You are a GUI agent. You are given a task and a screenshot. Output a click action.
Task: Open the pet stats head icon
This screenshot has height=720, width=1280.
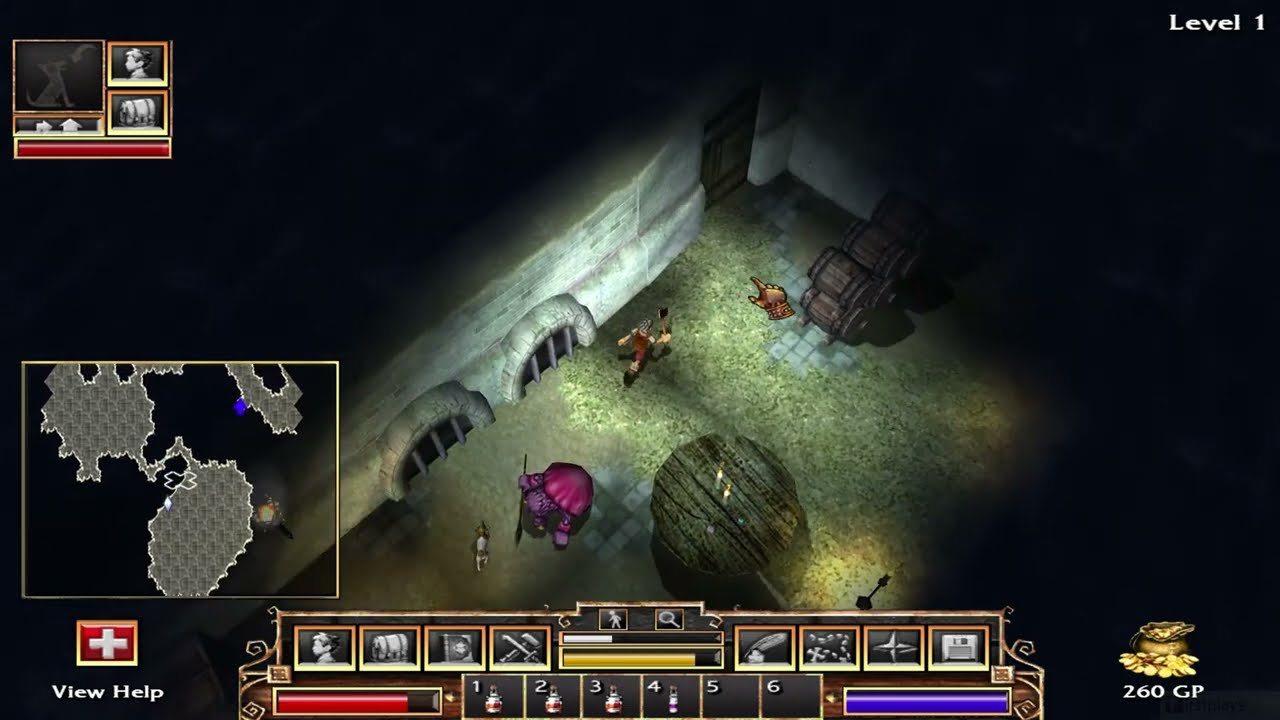point(137,64)
